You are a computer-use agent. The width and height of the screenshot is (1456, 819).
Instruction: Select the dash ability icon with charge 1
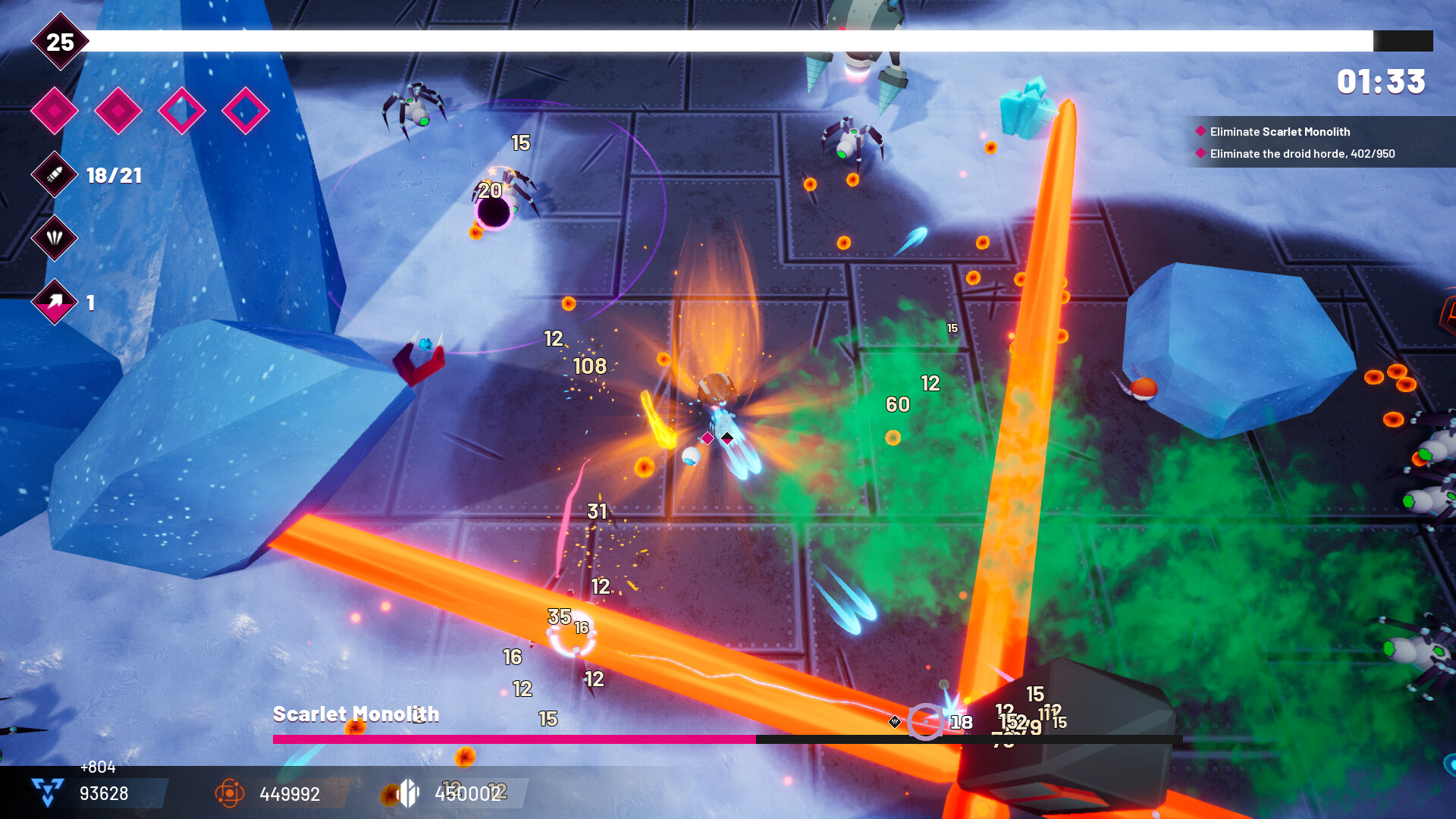53,302
